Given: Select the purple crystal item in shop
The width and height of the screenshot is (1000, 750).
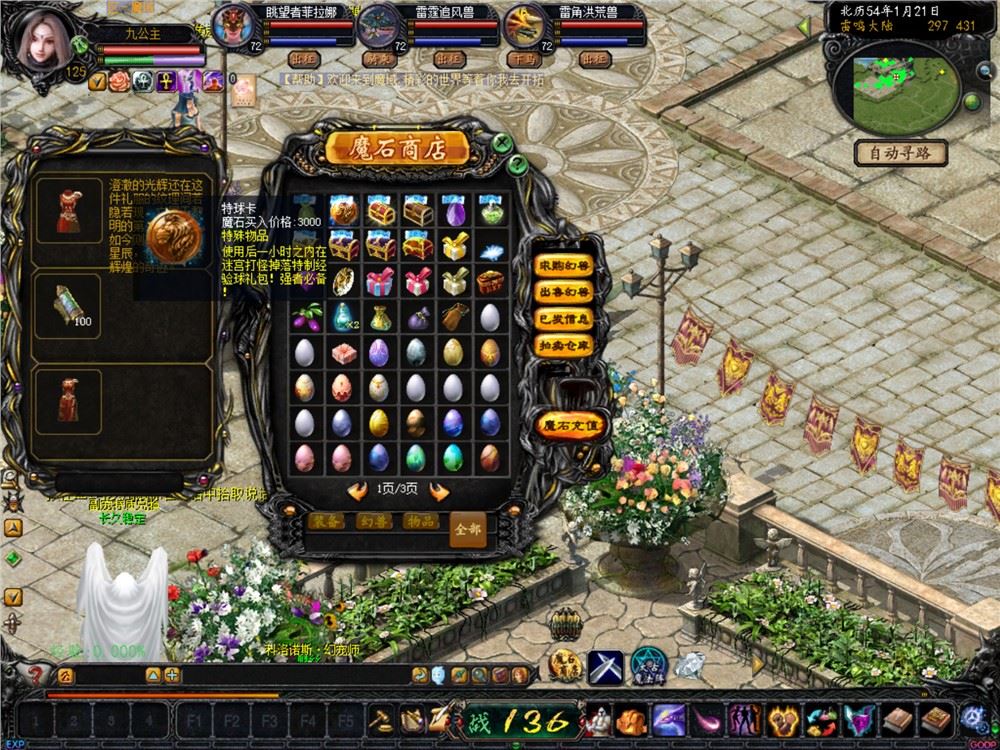Looking at the screenshot, I should click(x=452, y=212).
